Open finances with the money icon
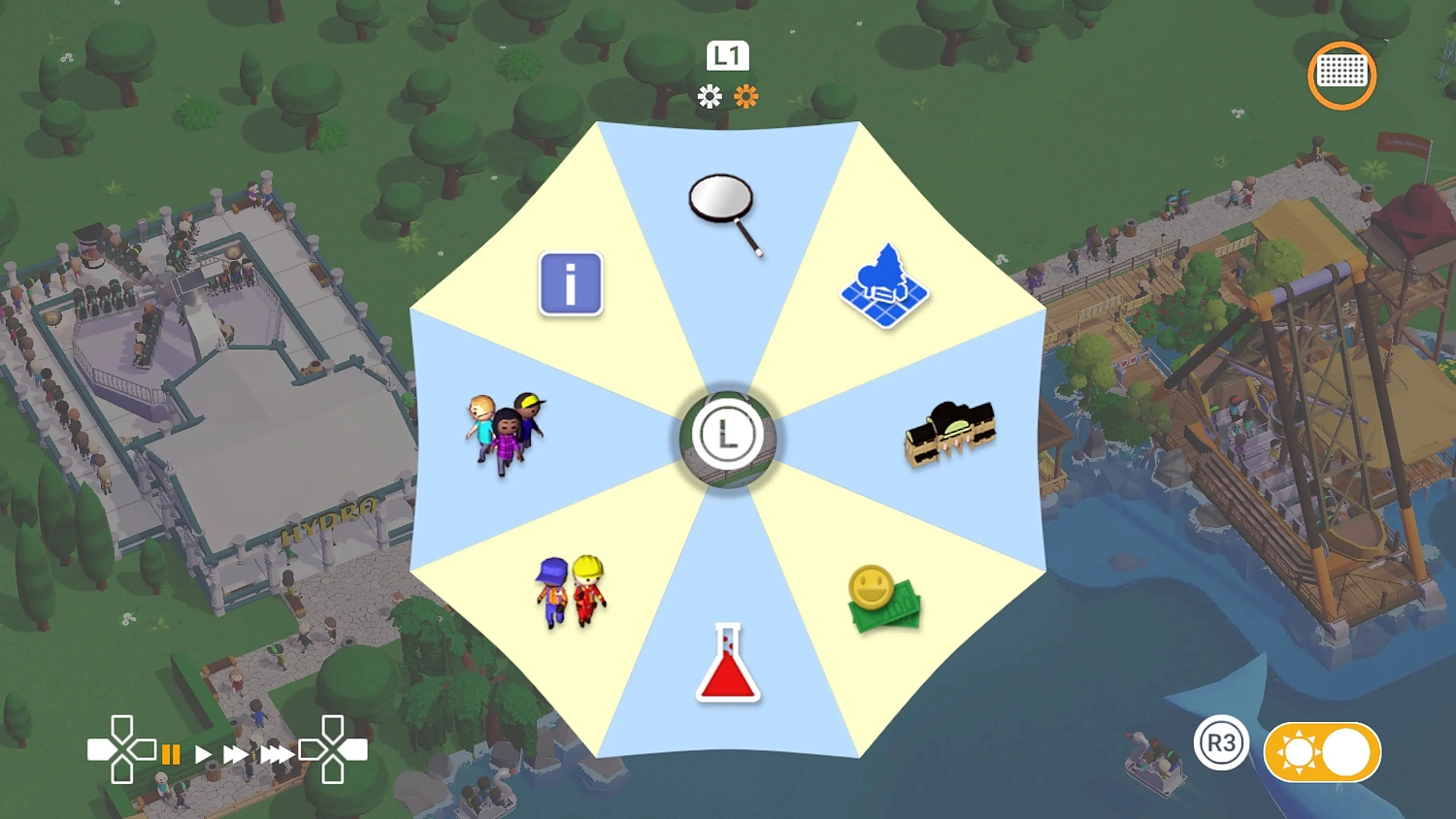Viewport: 1456px width, 819px height. (x=883, y=597)
